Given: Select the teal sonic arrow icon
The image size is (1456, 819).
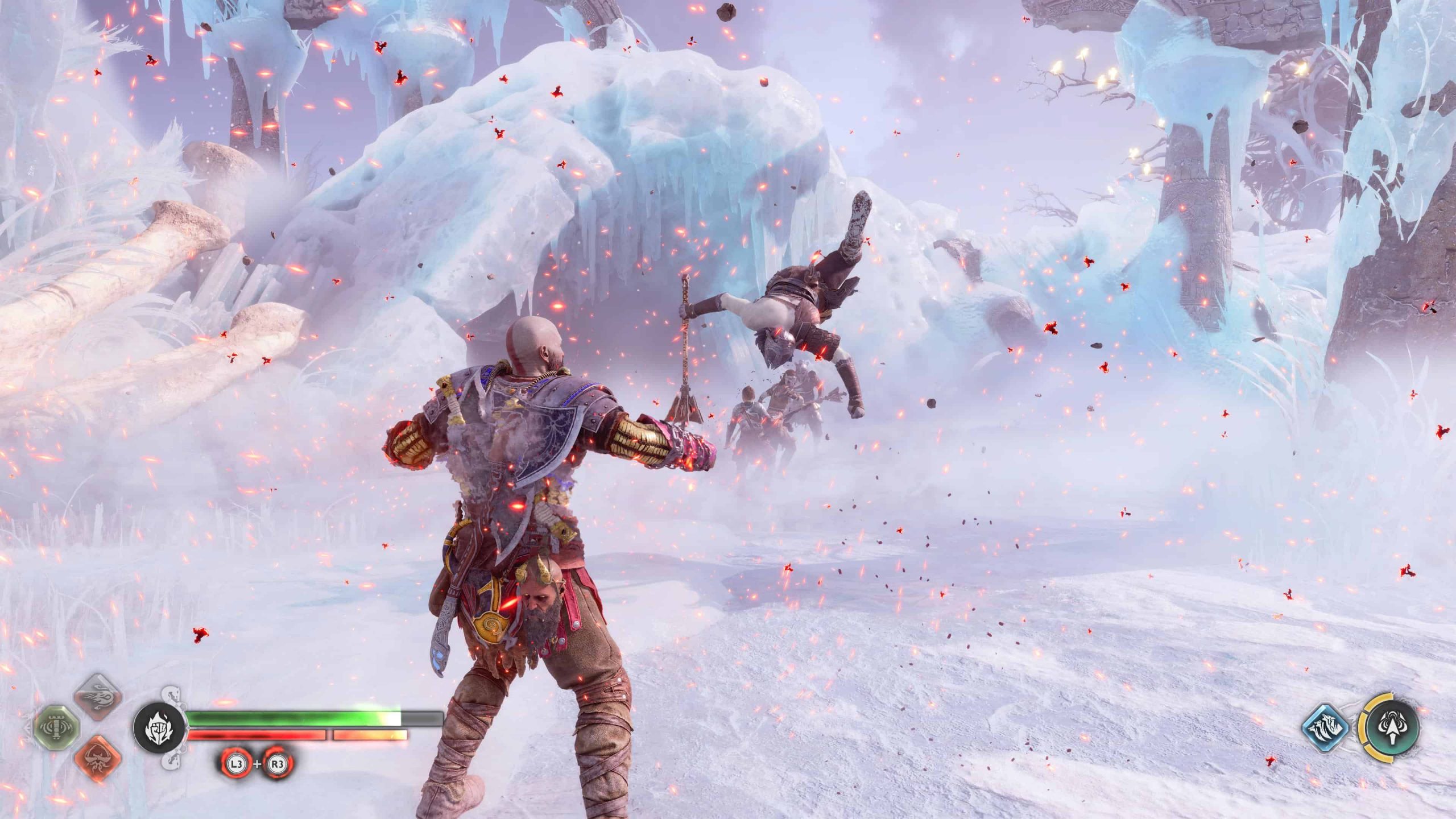Looking at the screenshot, I should (1390, 728).
